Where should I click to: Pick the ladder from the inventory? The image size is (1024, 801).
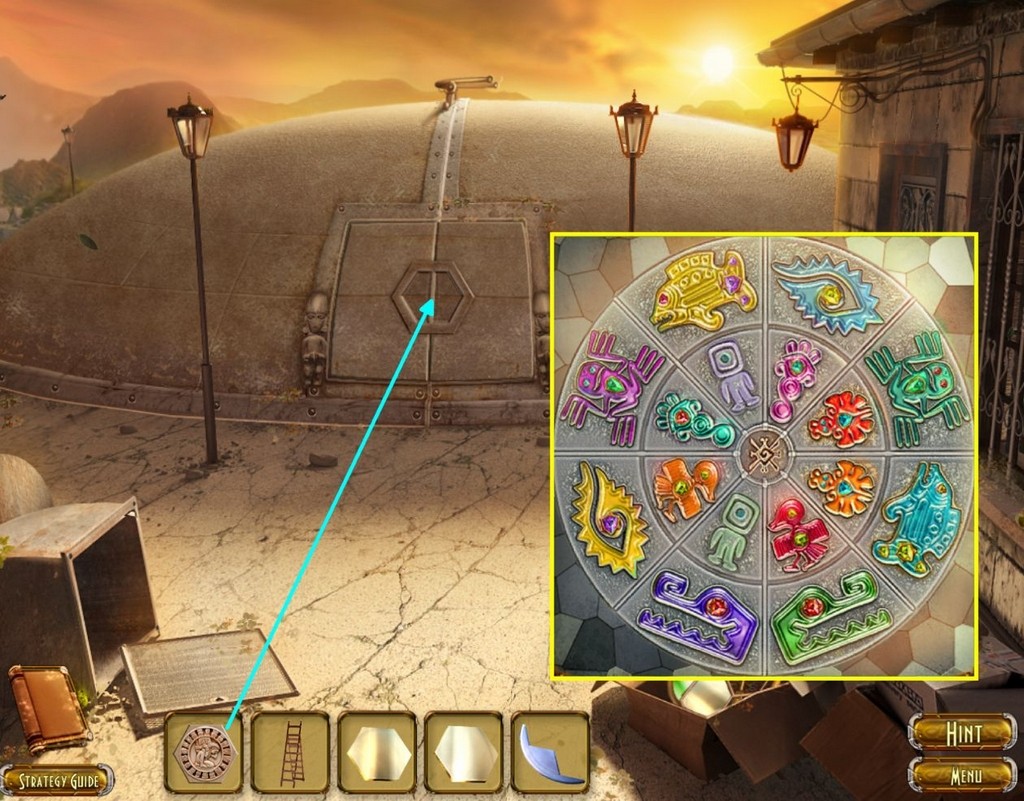tap(290, 752)
